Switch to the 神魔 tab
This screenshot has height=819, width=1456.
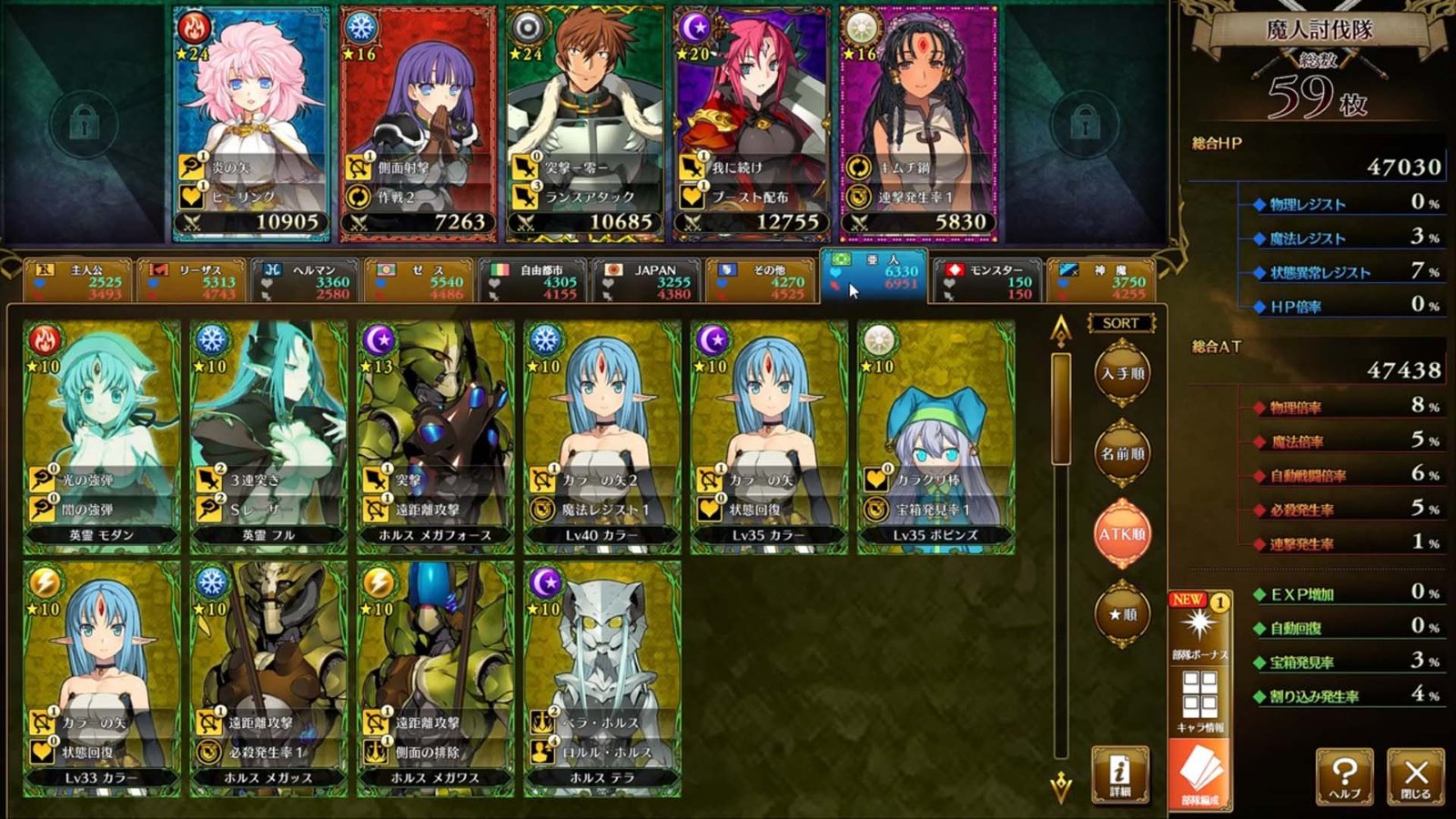tap(1102, 281)
